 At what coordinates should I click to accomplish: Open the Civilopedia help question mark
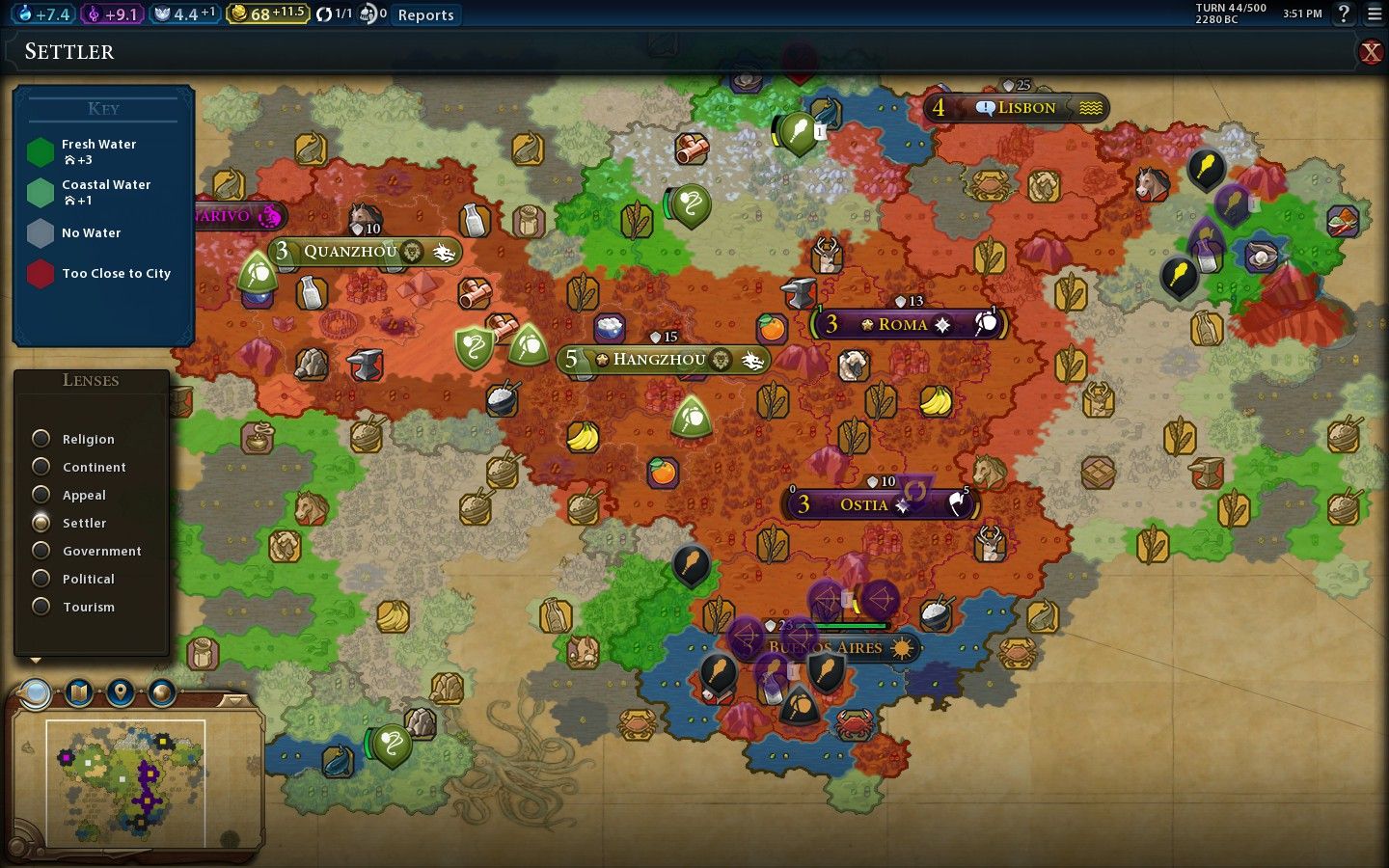pyautogui.click(x=1344, y=14)
